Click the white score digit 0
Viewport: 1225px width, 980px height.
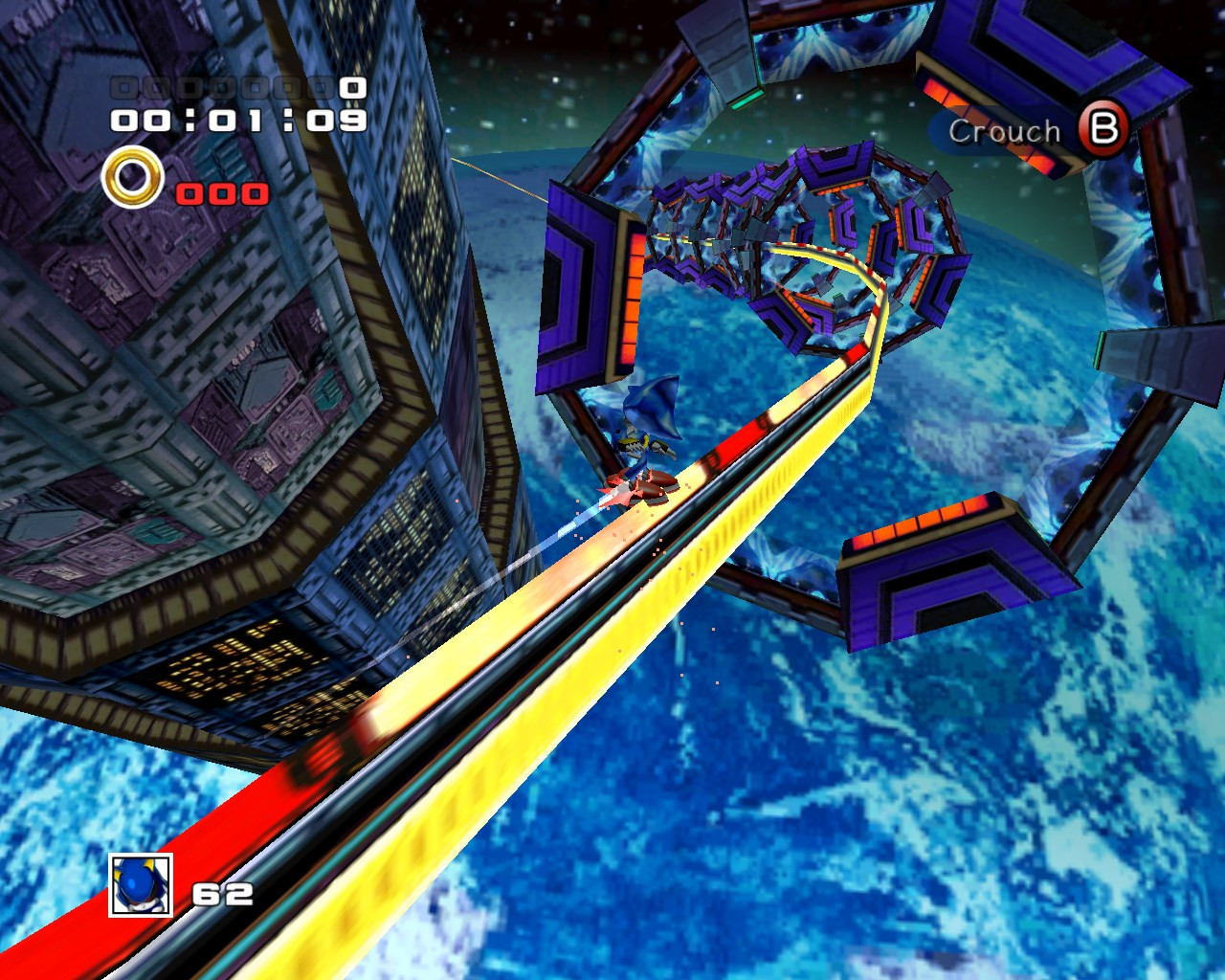[354, 86]
